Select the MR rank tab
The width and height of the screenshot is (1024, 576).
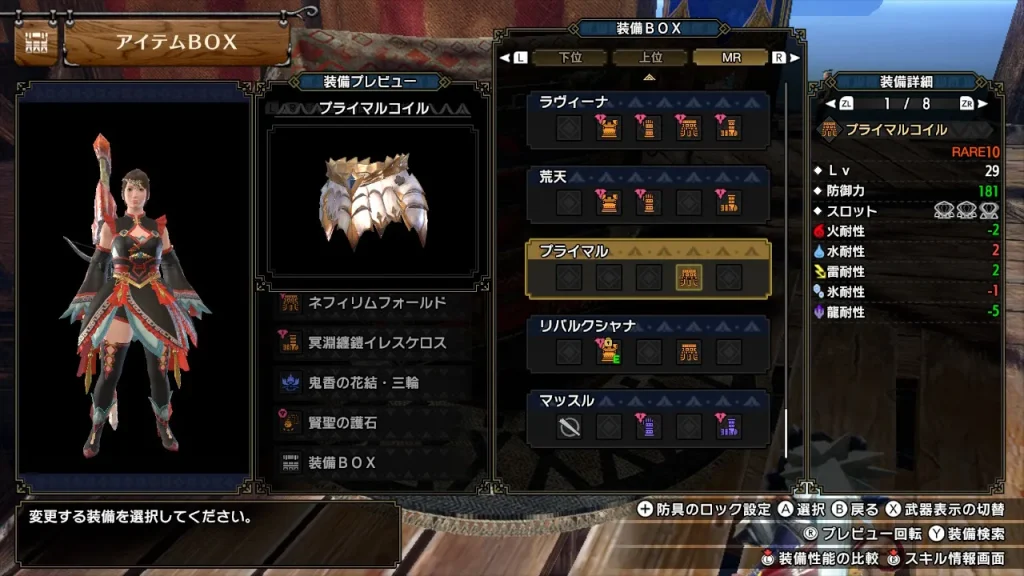(731, 58)
